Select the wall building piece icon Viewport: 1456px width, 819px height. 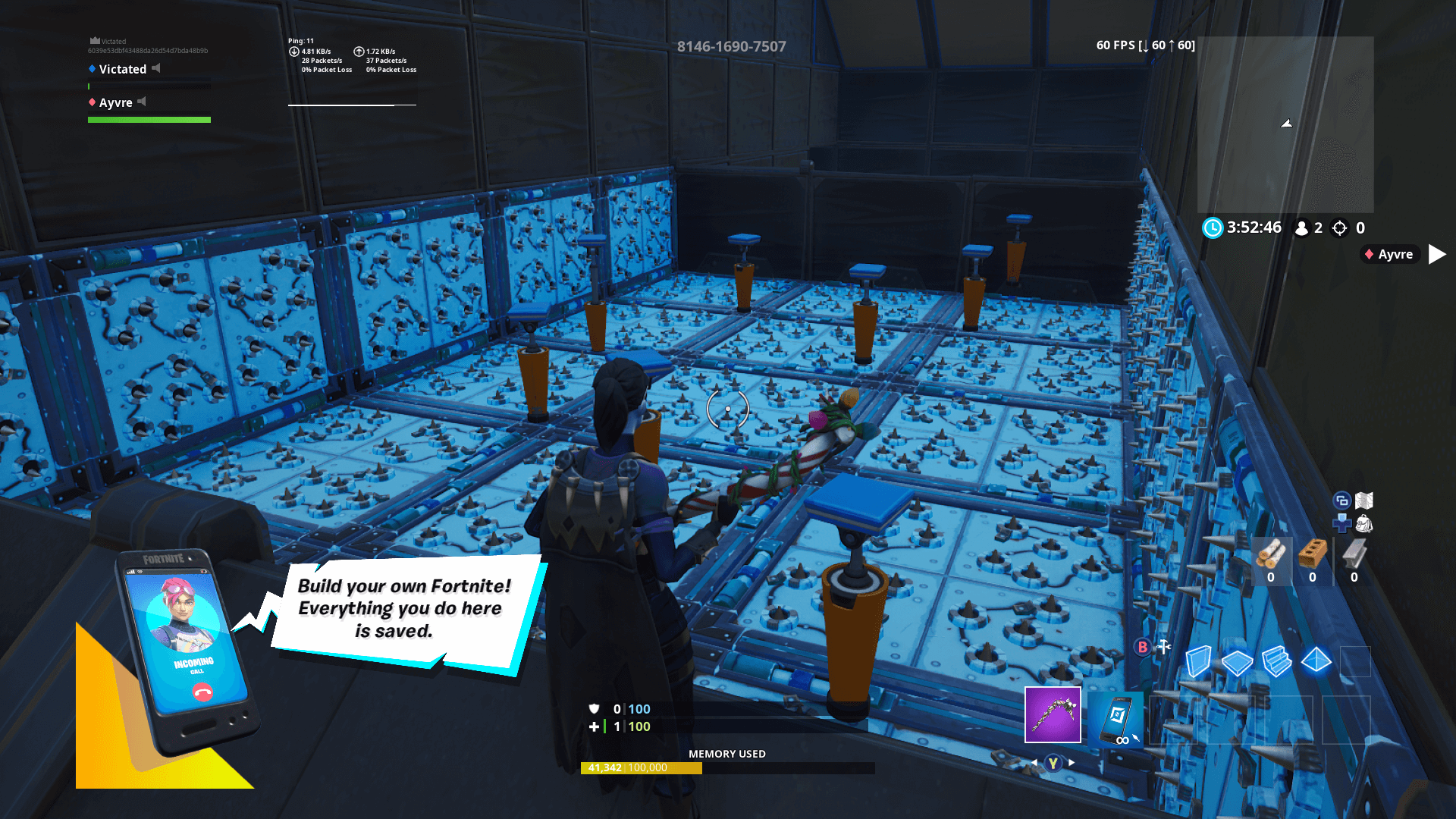tap(1199, 661)
